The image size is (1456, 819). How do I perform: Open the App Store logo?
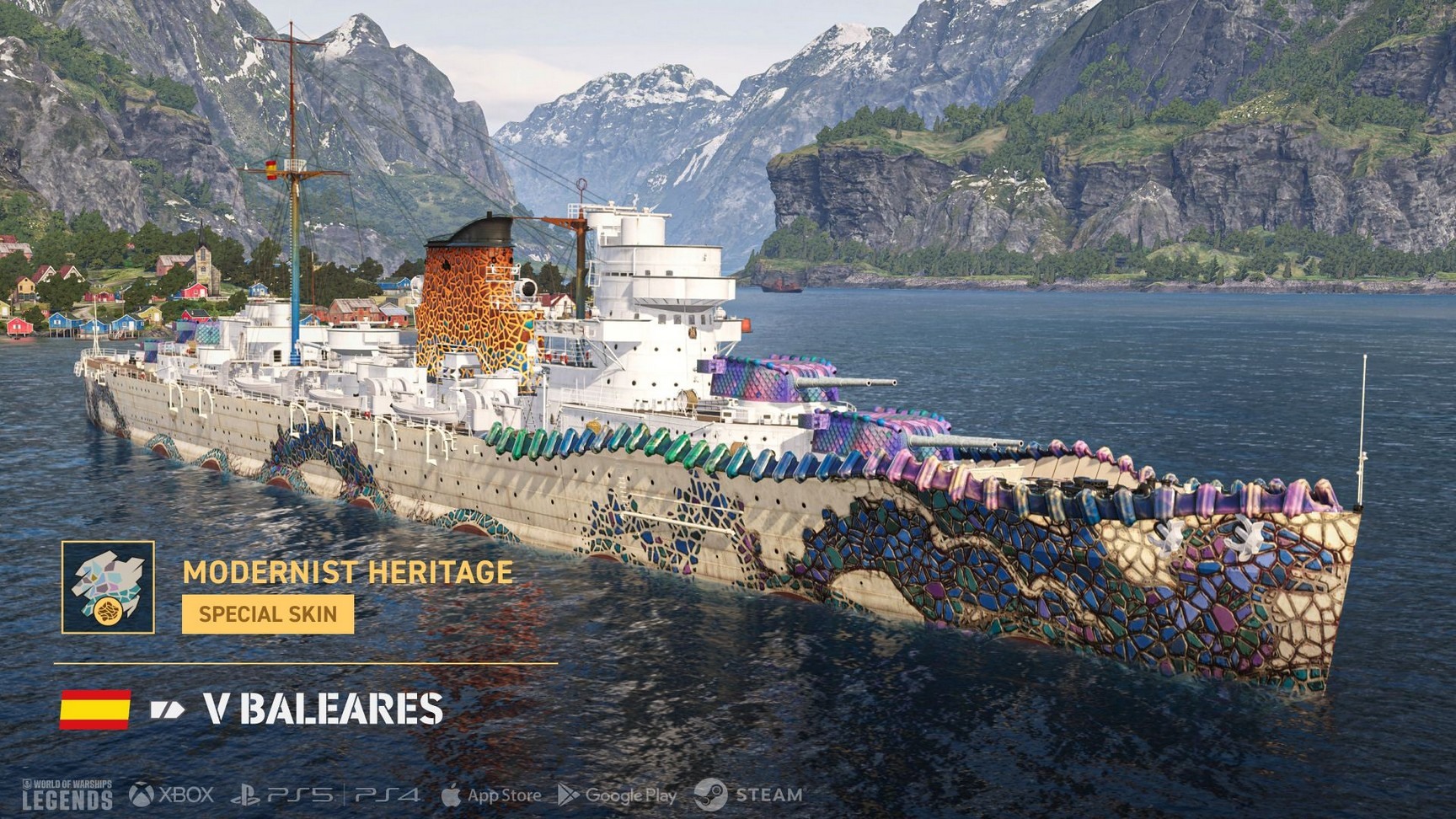(x=491, y=795)
